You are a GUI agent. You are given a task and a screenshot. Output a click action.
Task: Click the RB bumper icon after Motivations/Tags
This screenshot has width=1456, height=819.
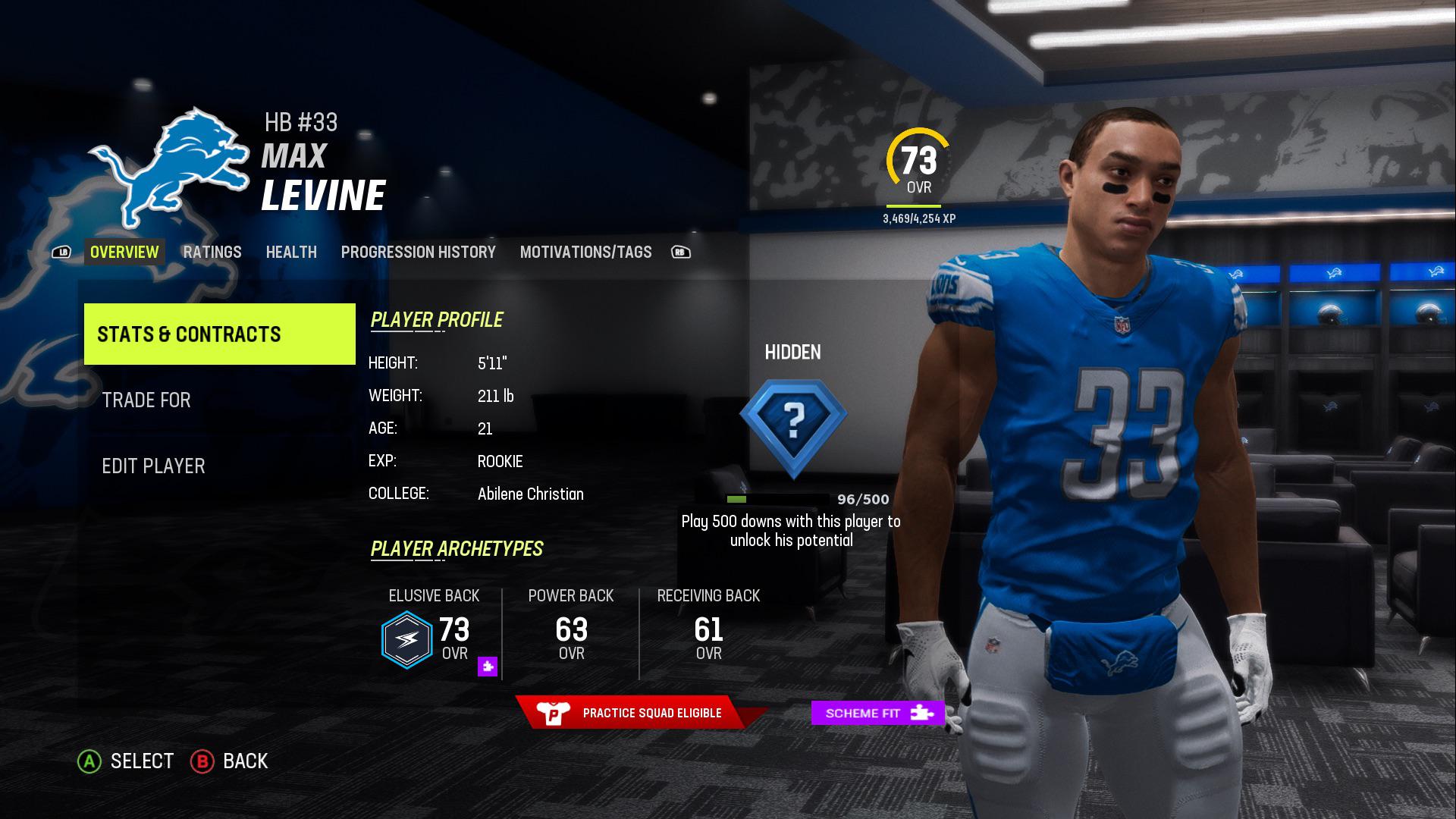click(x=680, y=252)
